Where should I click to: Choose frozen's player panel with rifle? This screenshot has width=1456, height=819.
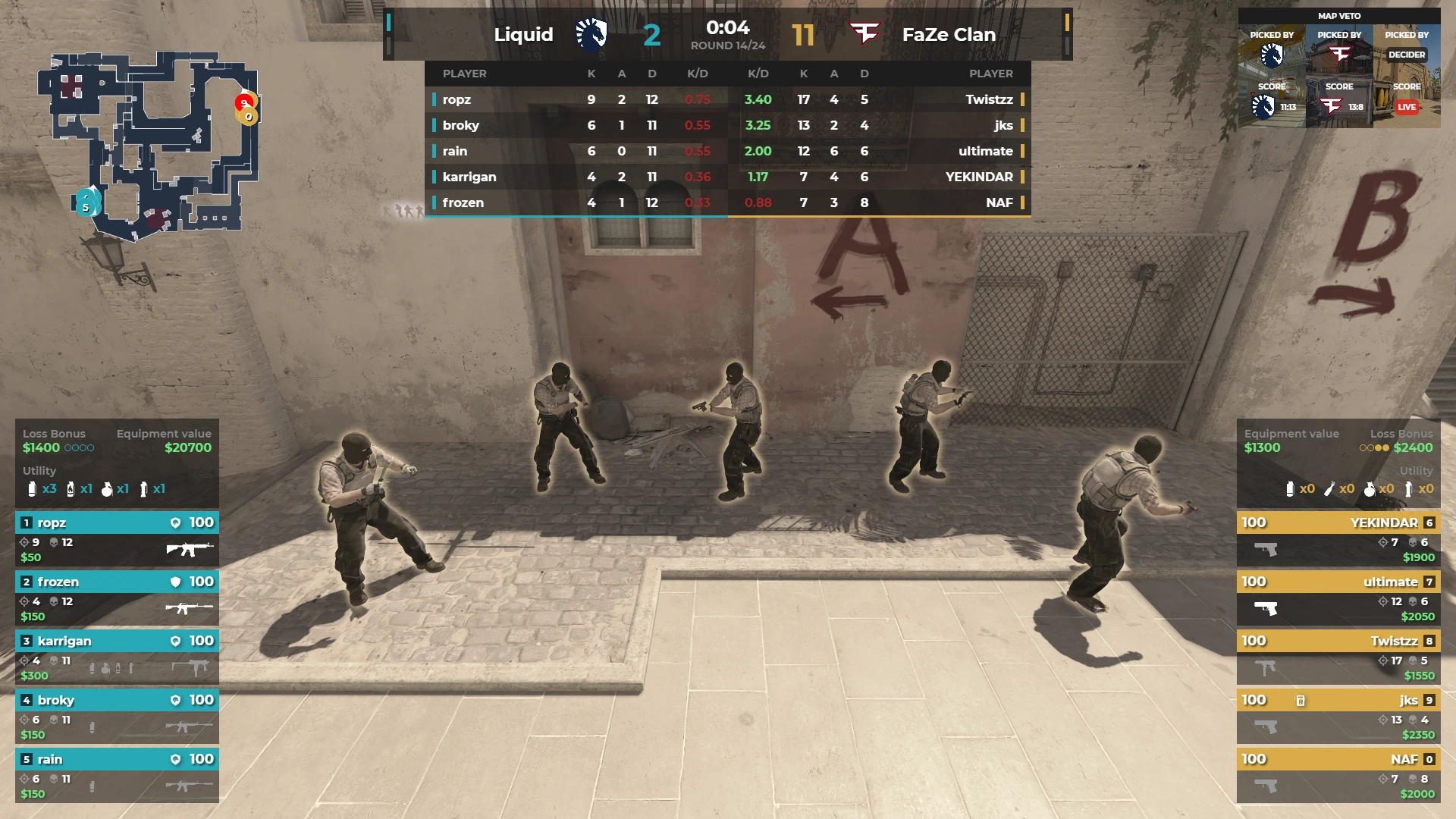(117, 598)
